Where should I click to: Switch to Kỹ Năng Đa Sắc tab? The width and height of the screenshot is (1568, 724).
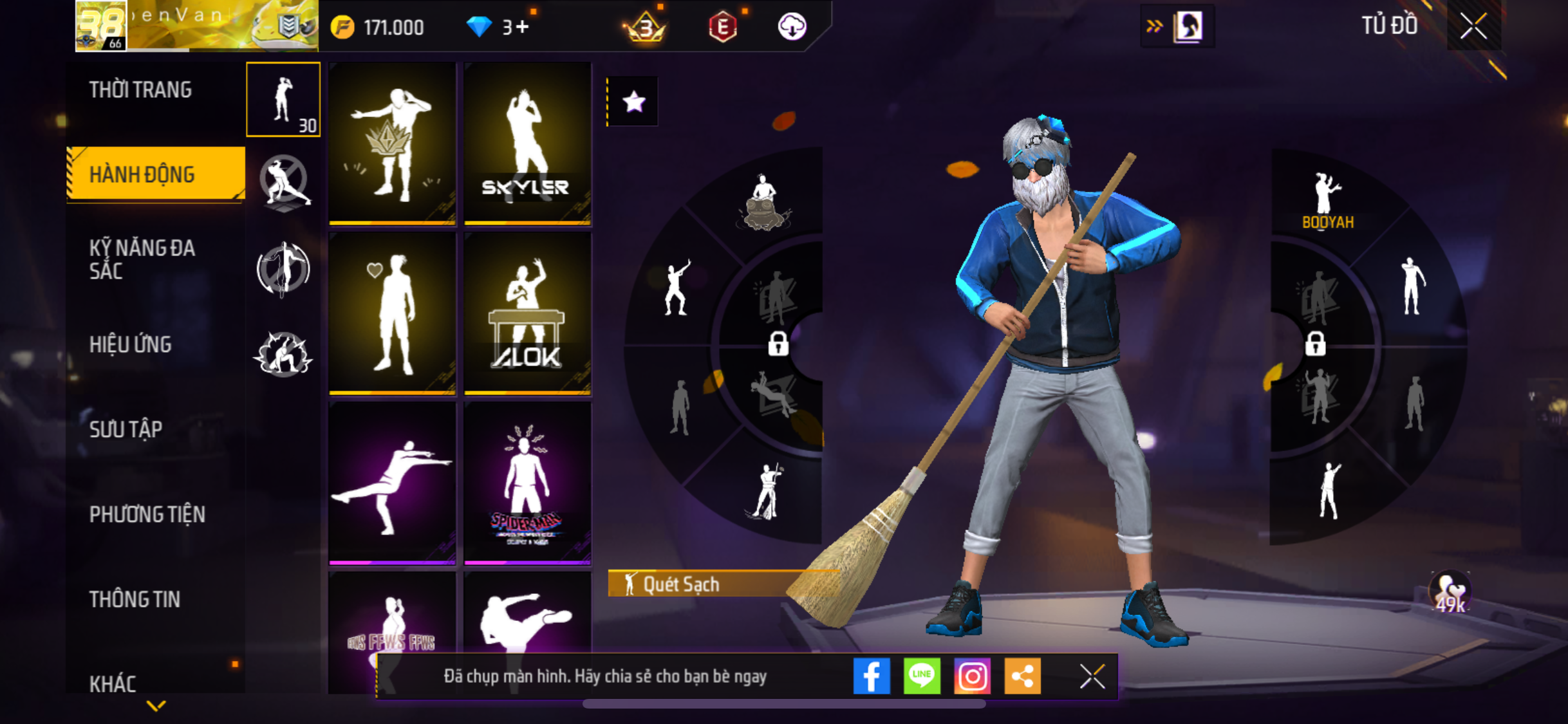[x=142, y=259]
